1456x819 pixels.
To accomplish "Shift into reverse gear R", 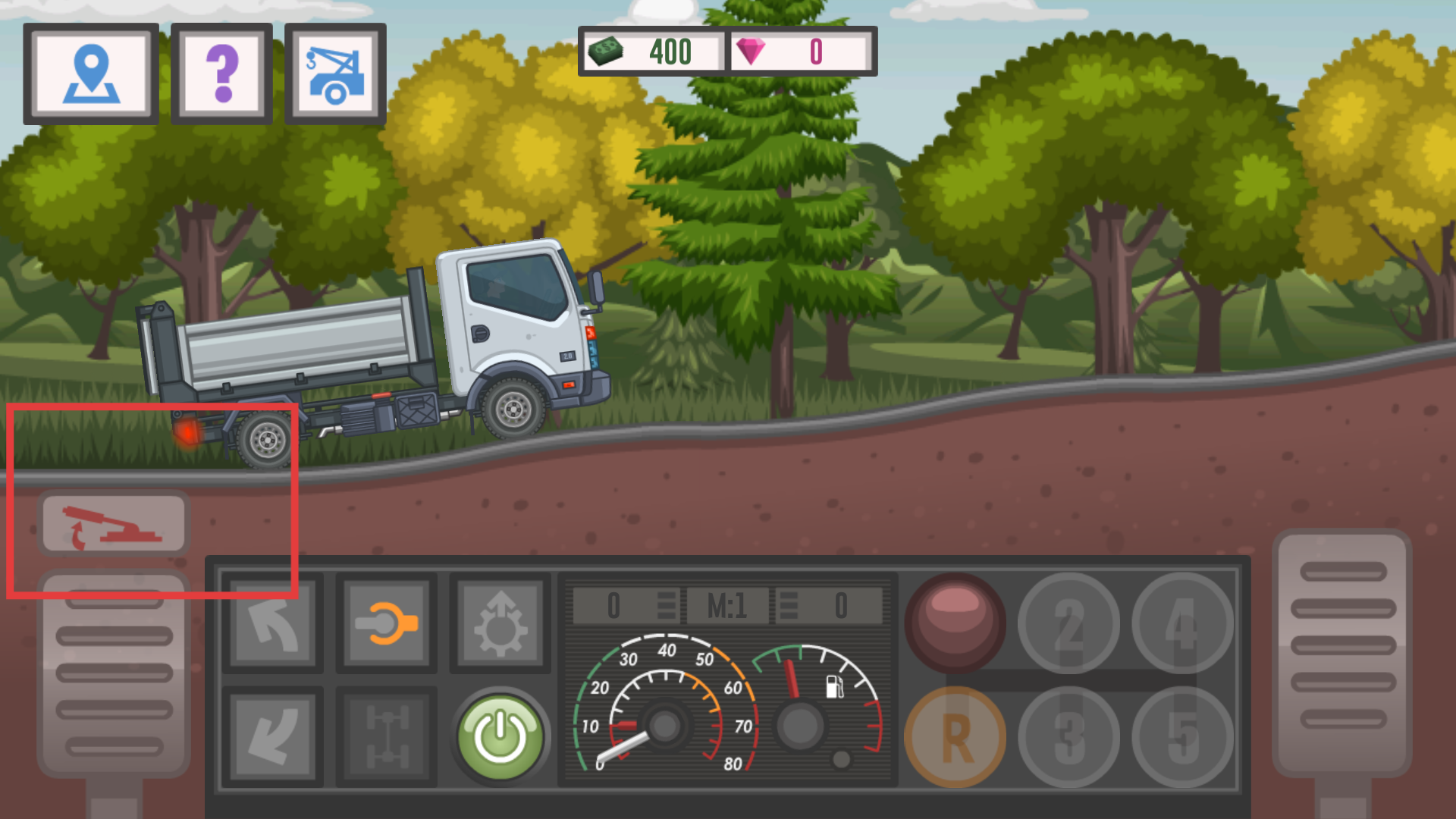I will [955, 737].
